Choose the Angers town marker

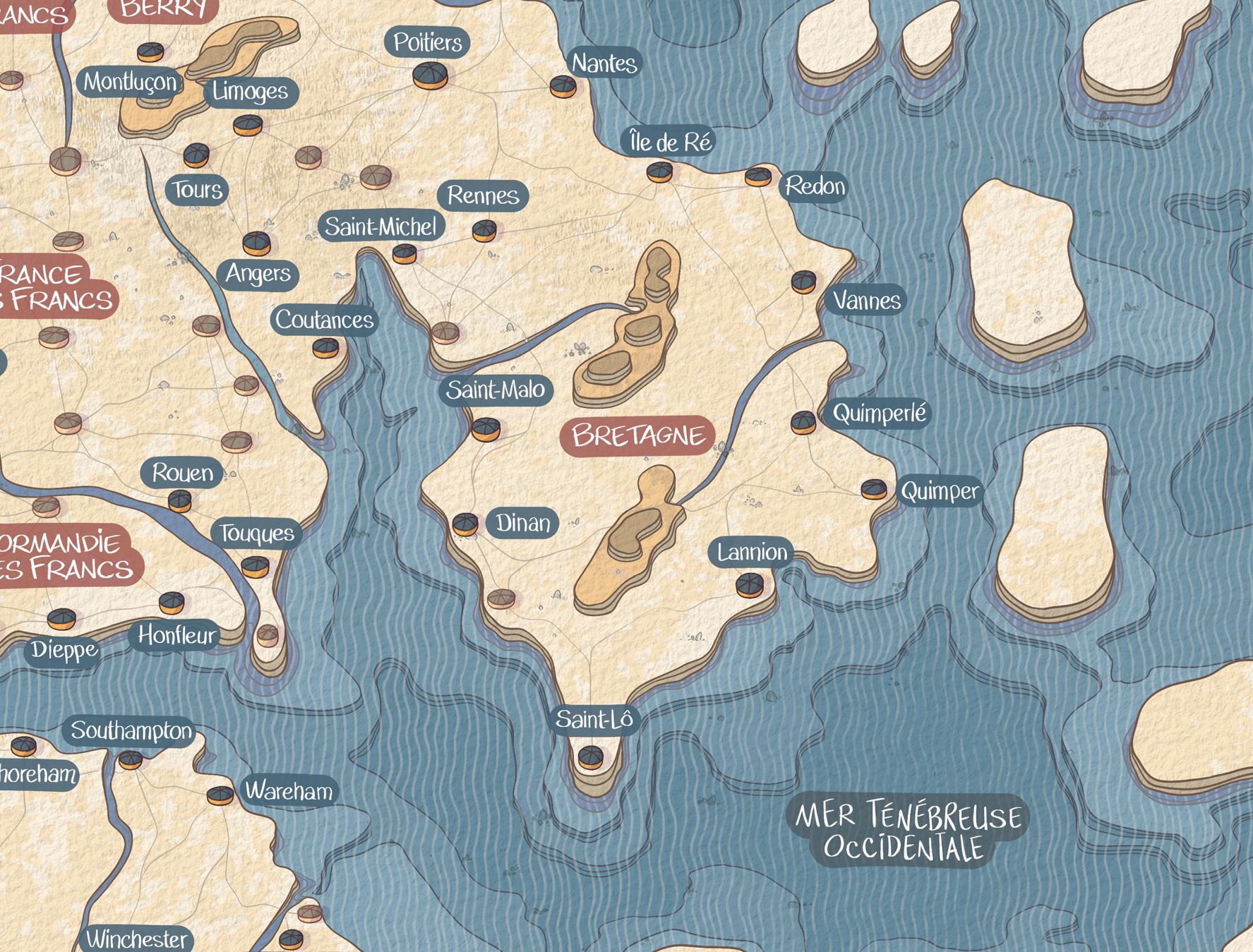[256, 243]
